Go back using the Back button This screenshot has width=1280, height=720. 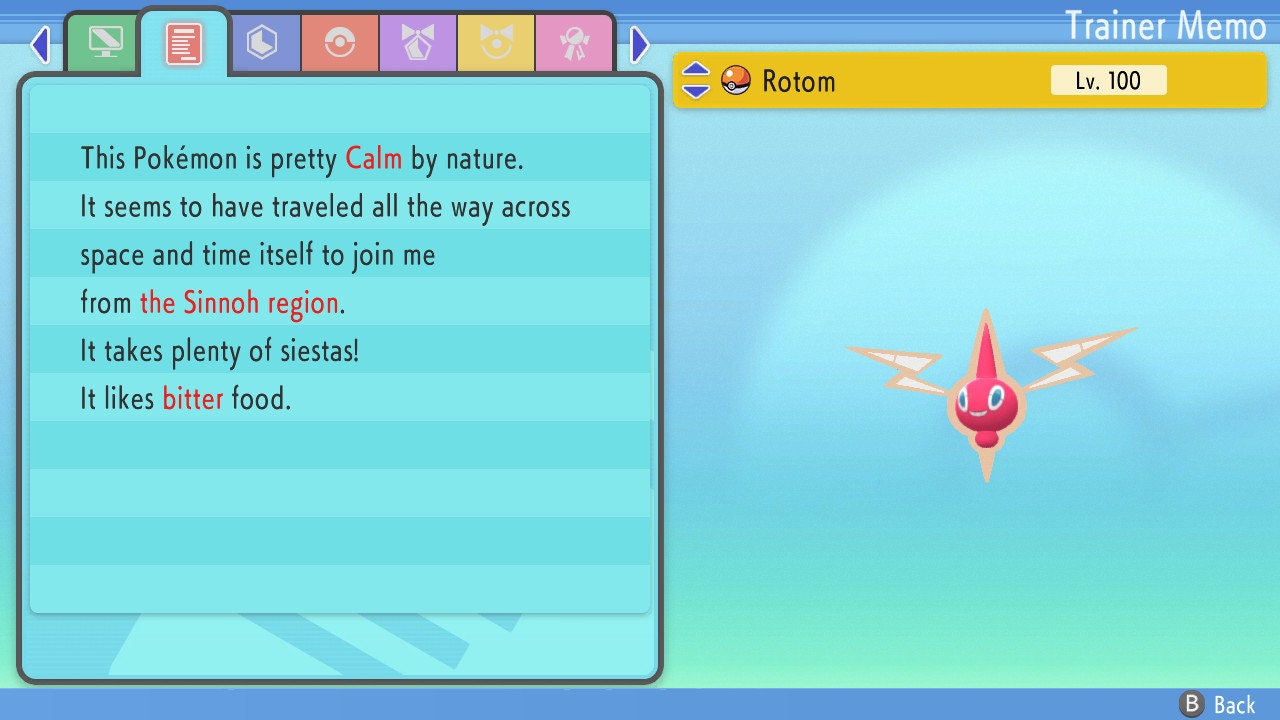(1218, 704)
